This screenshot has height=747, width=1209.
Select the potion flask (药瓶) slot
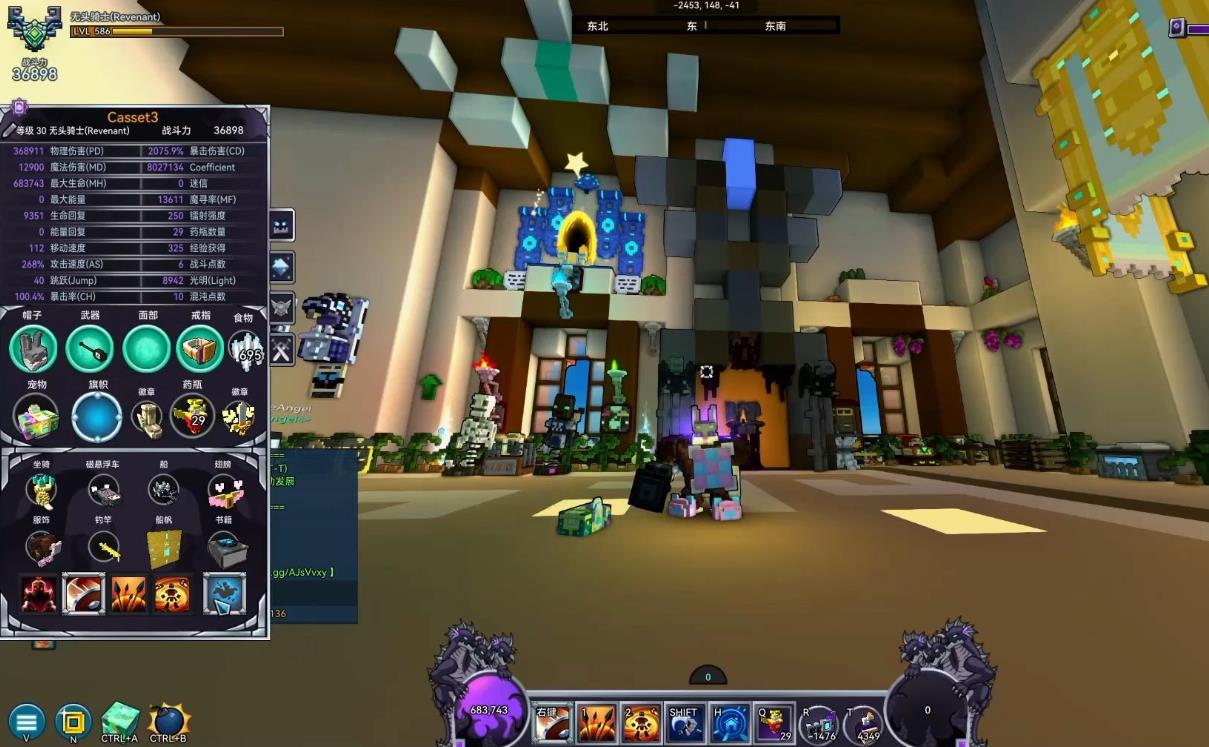pos(192,415)
